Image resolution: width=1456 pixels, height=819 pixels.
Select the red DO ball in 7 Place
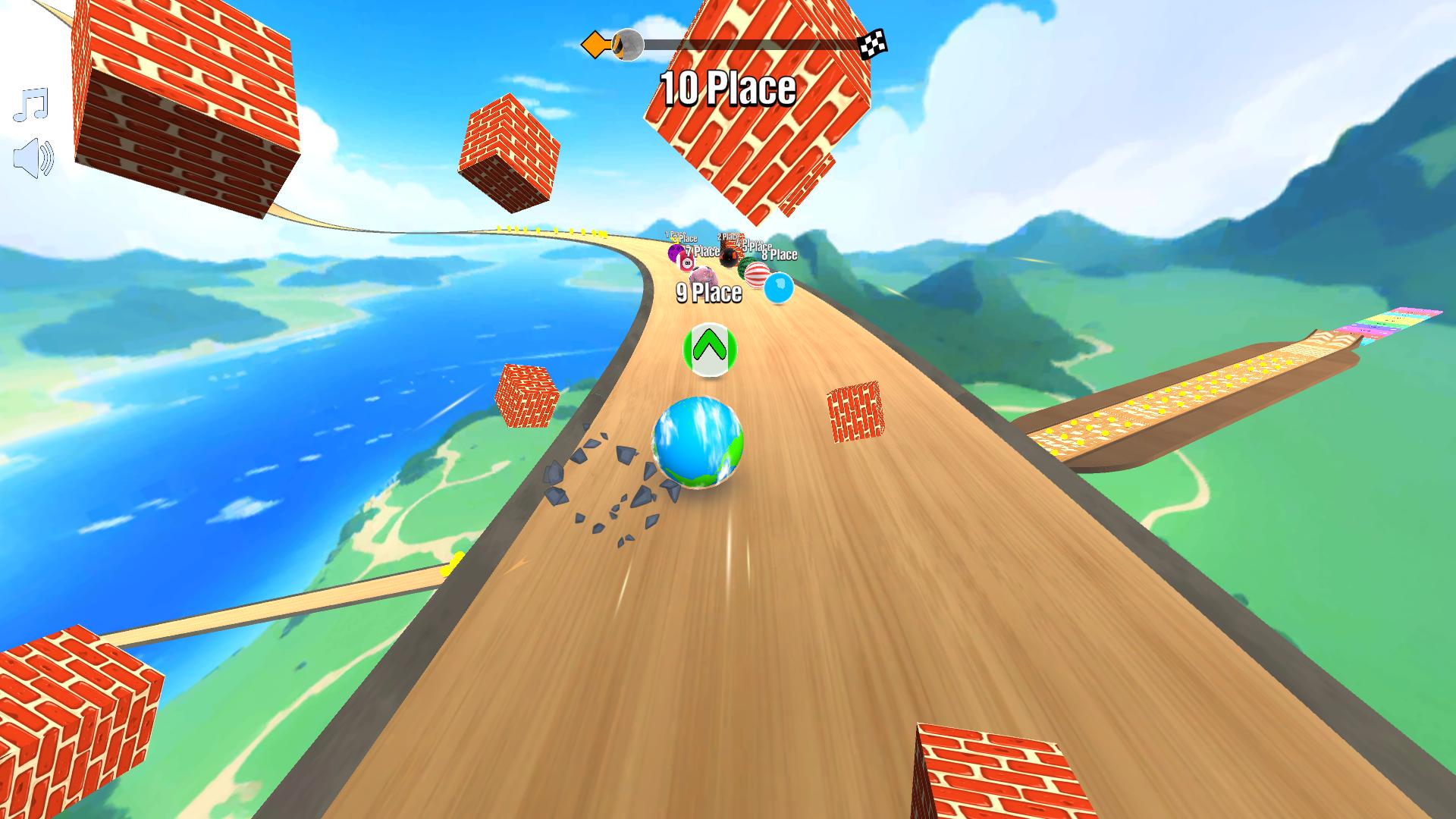tap(686, 263)
